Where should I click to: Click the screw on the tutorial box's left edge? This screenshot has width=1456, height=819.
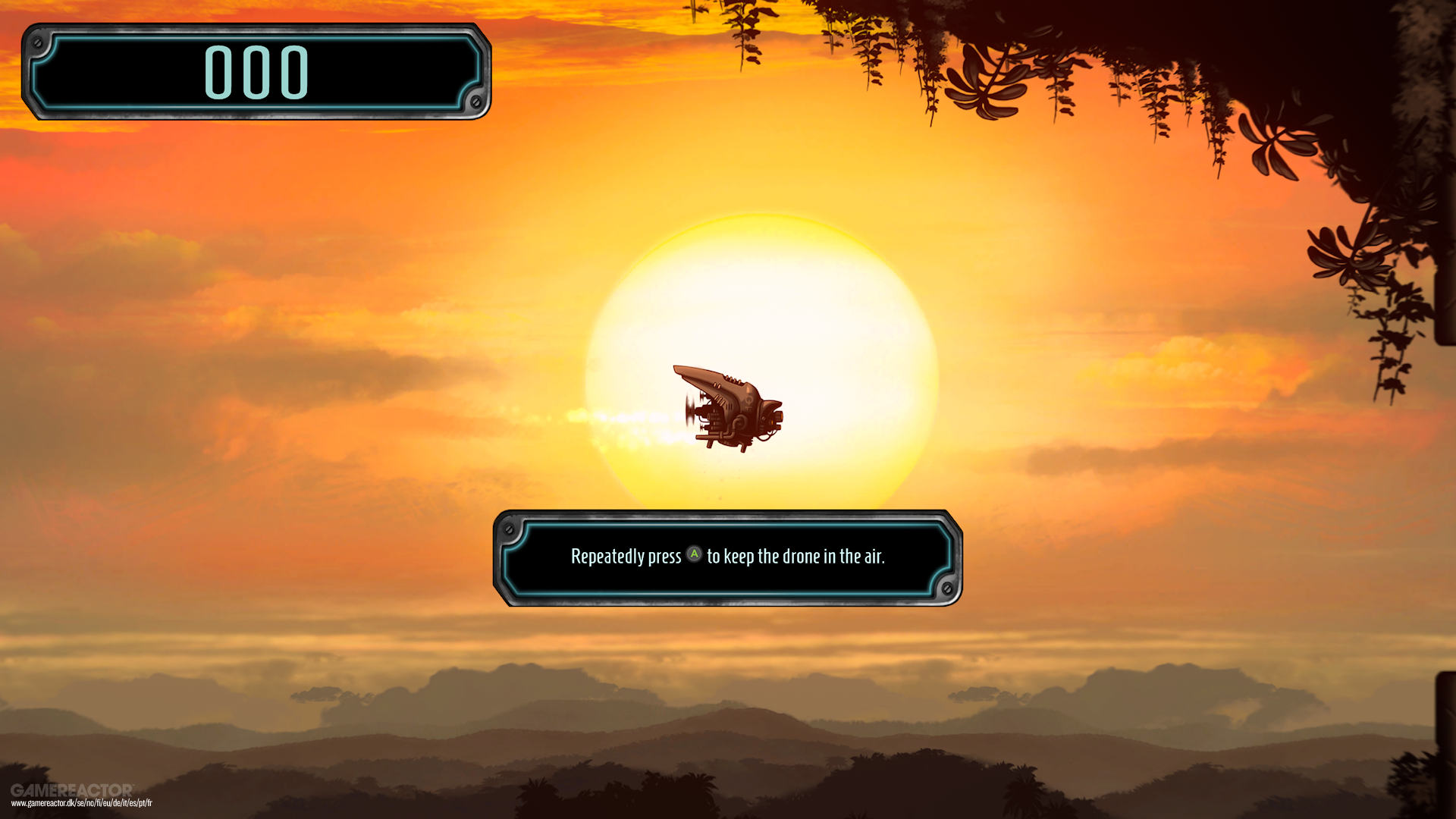tap(509, 530)
